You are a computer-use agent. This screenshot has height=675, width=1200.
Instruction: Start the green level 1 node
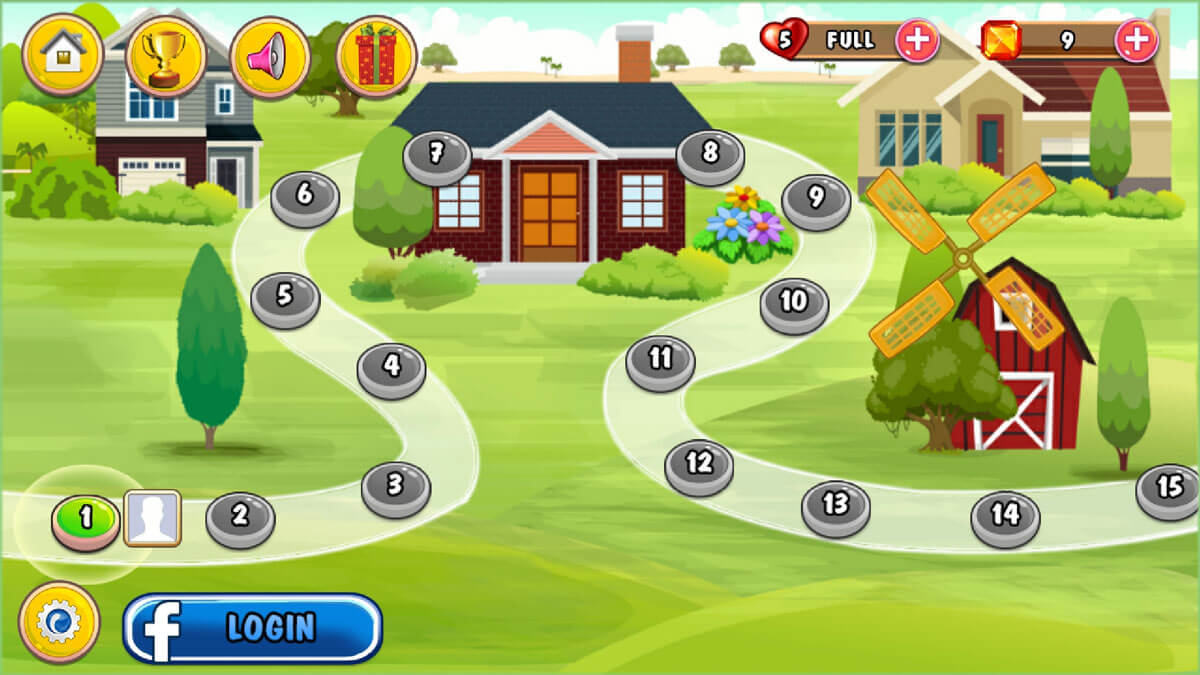tap(86, 520)
